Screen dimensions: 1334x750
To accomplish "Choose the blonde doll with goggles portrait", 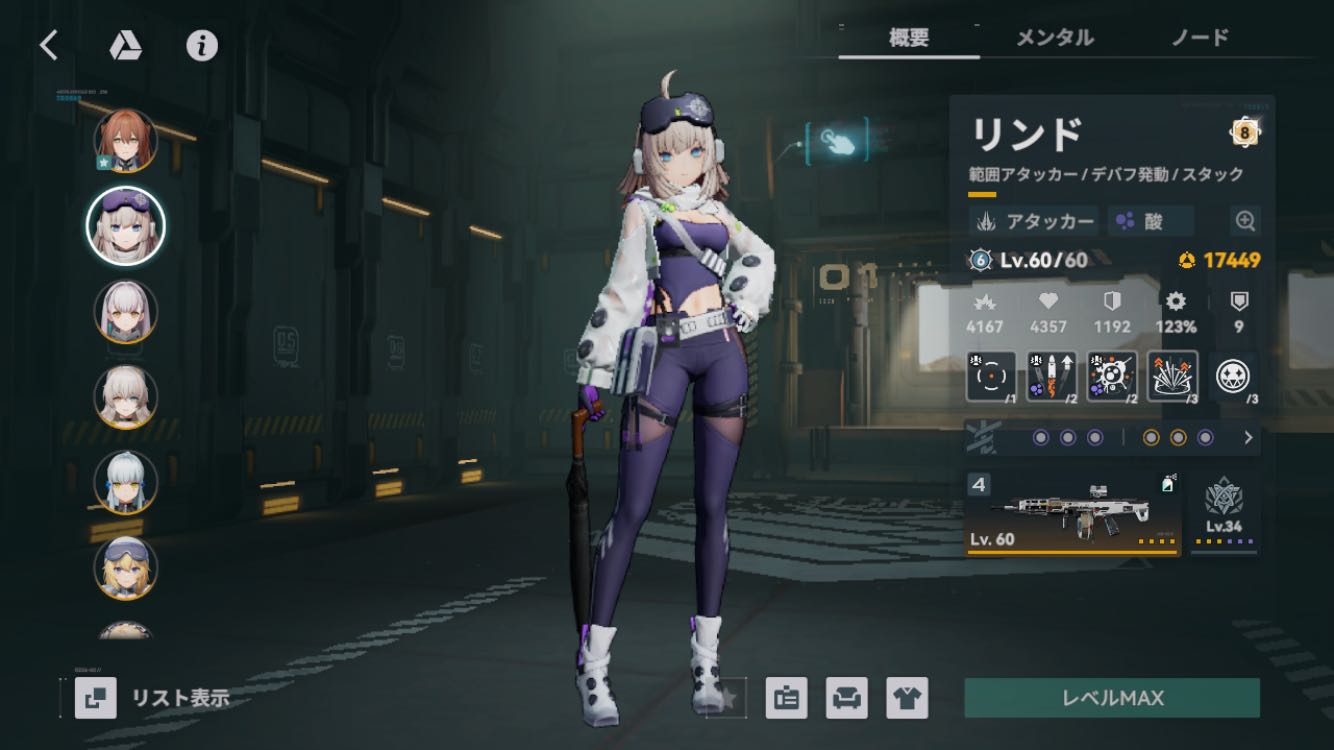I will (x=126, y=568).
